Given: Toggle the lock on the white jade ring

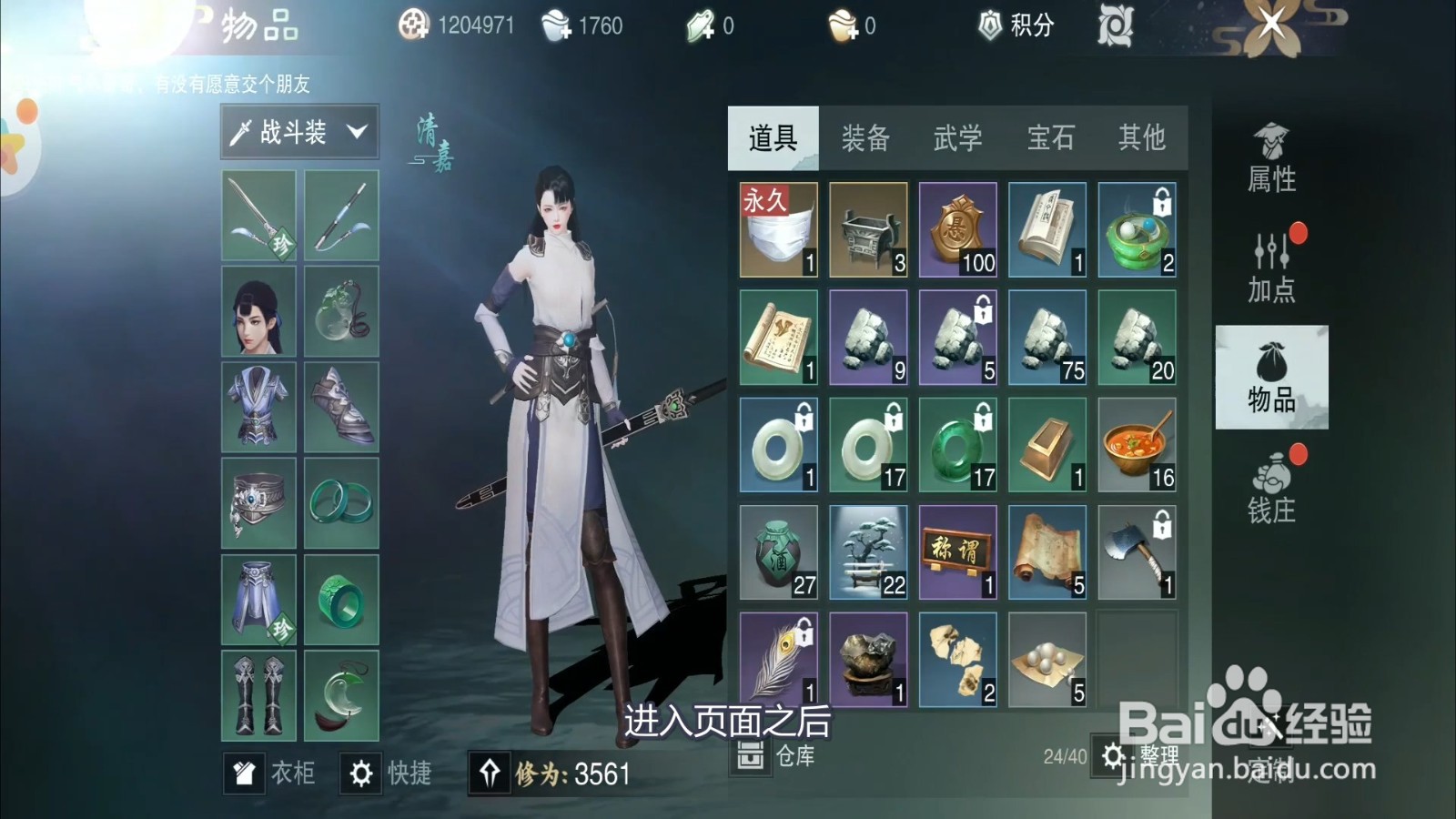Looking at the screenshot, I should (x=804, y=417).
